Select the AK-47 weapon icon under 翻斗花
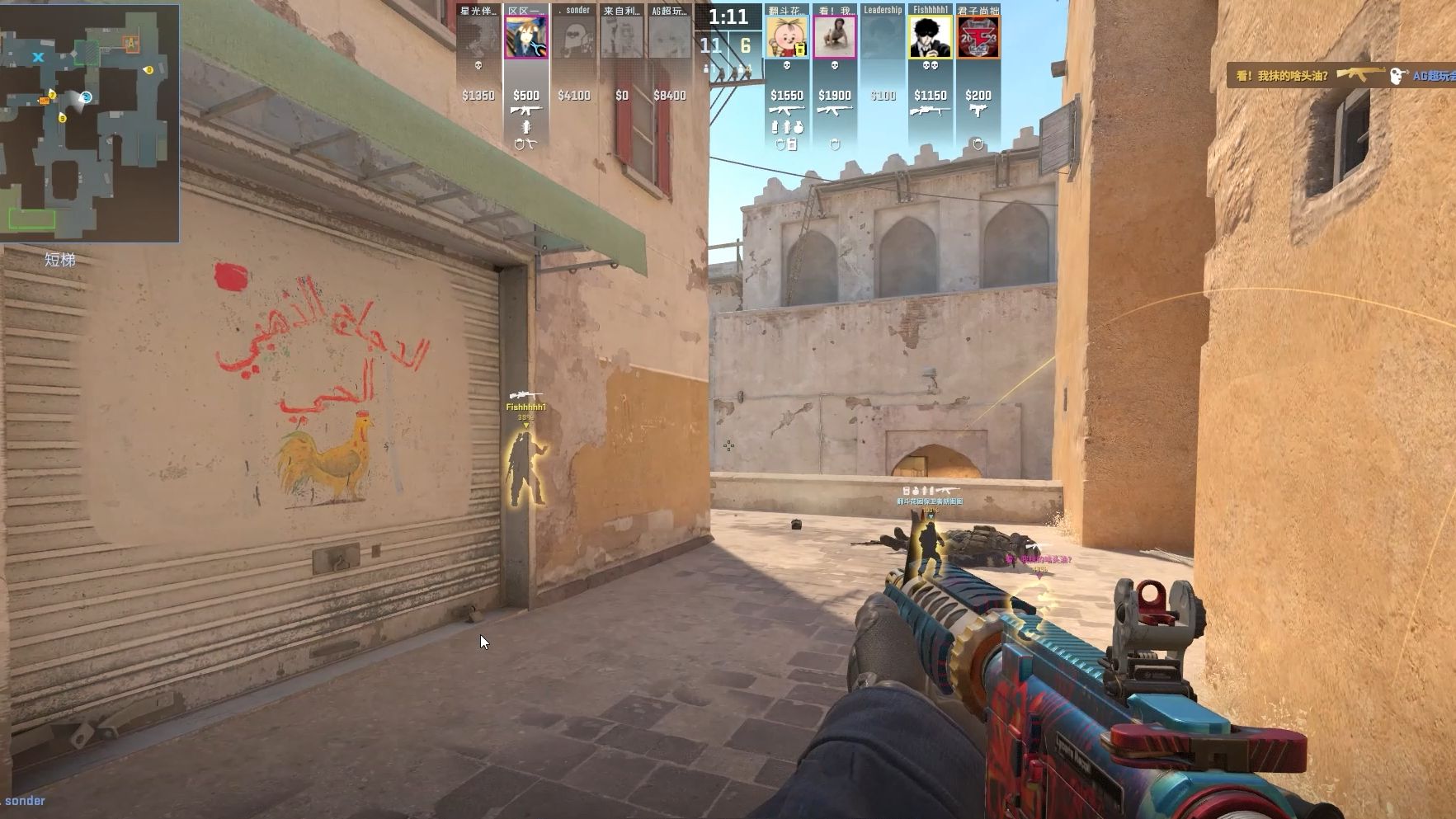Image resolution: width=1456 pixels, height=819 pixels. coord(786,111)
